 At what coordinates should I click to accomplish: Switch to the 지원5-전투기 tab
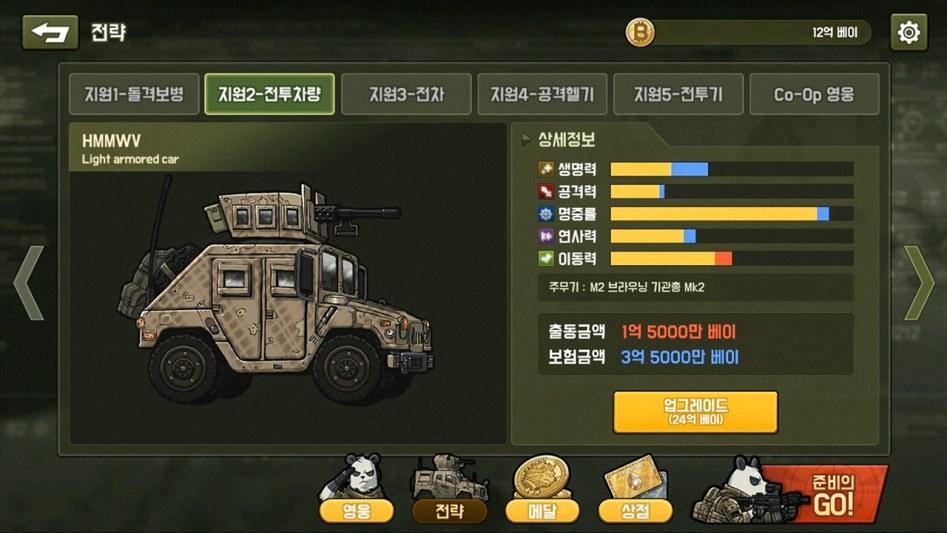click(678, 95)
